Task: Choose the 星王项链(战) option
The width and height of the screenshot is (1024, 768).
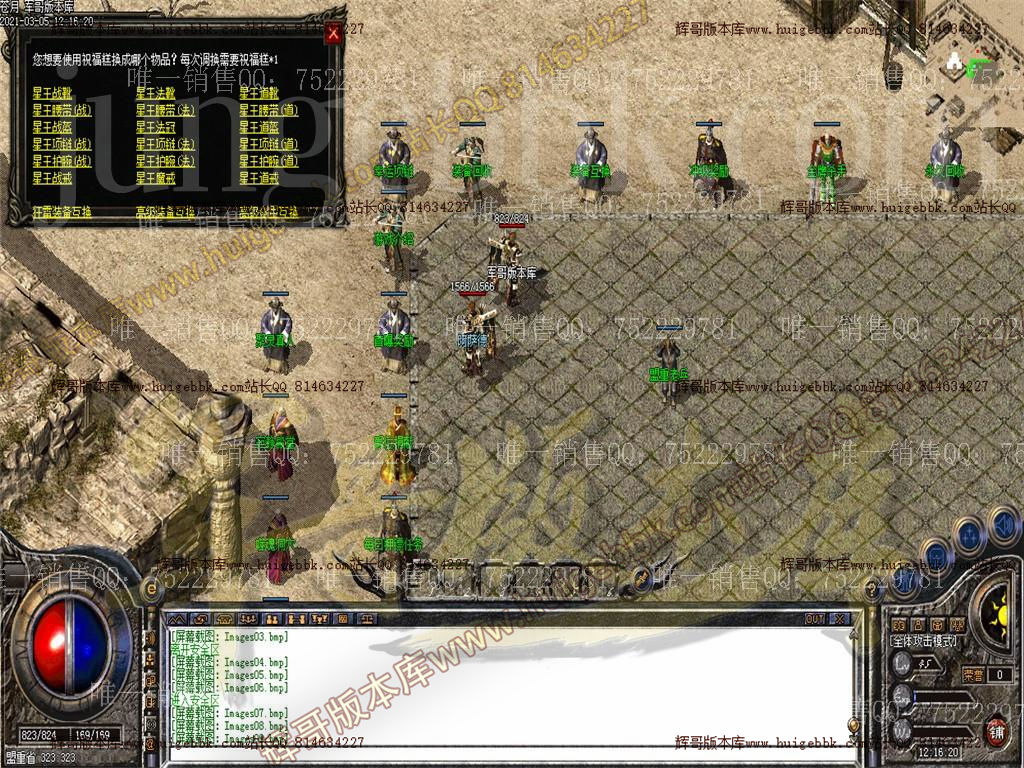Action: coord(62,144)
